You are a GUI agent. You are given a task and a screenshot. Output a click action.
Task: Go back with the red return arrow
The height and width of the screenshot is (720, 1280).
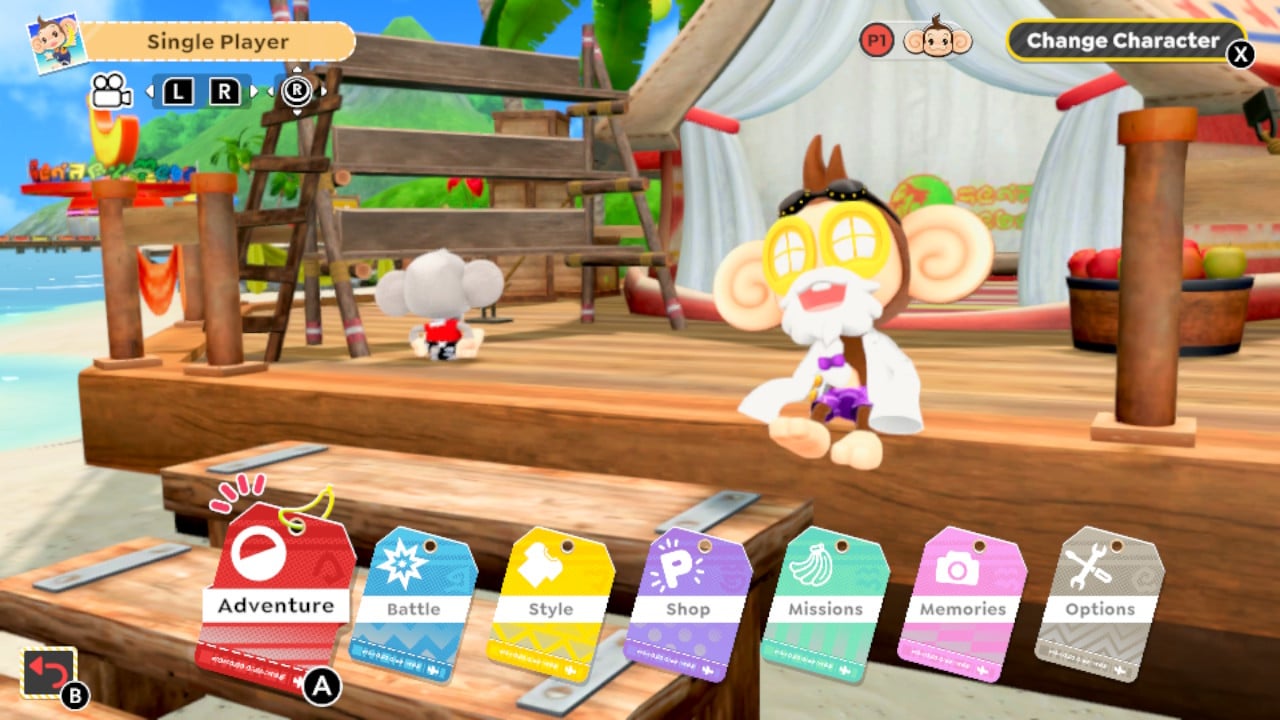(49, 673)
